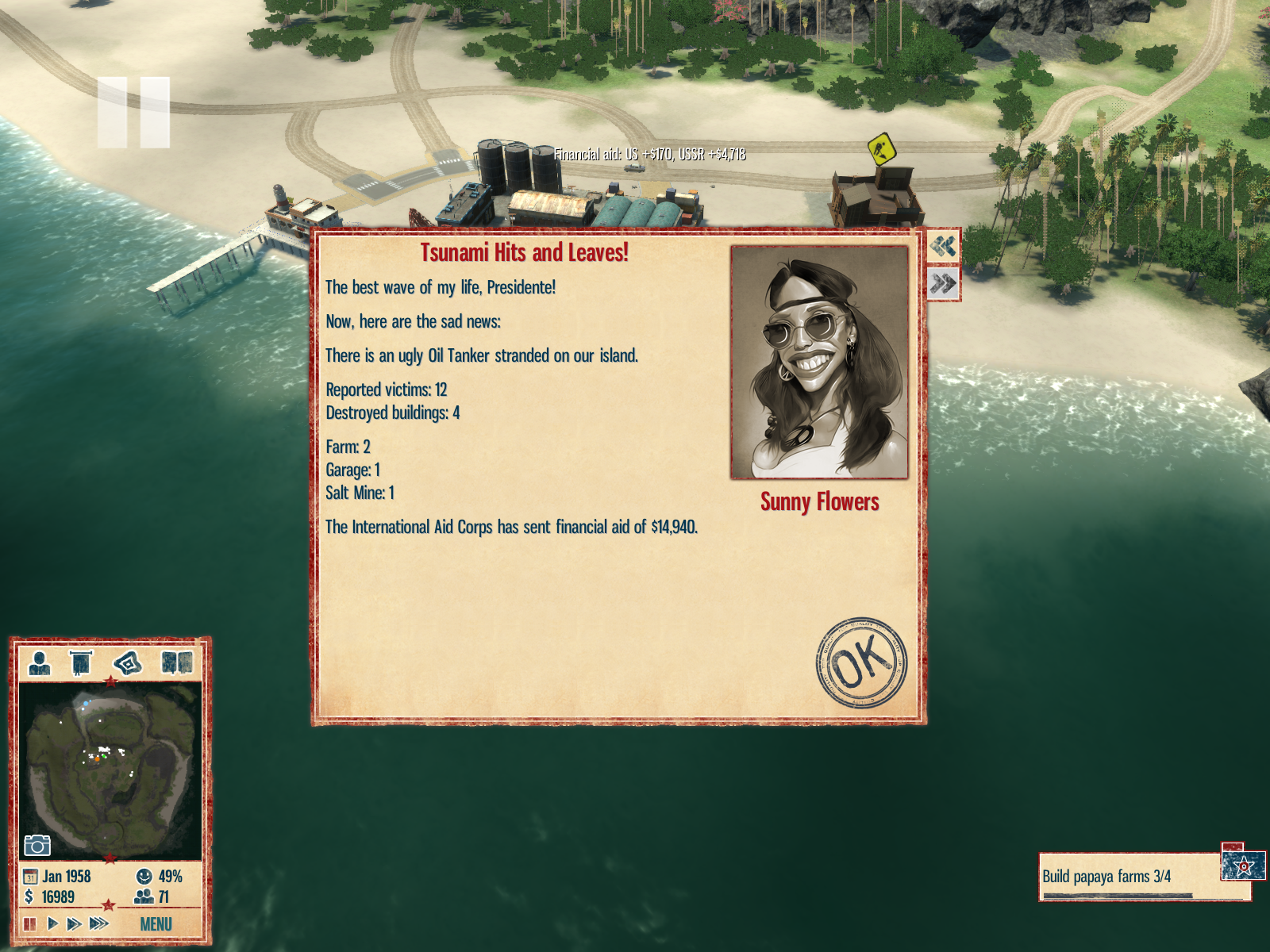Click the greyed double-right arrow next-message button
This screenshot has height=952, width=1270.
pyautogui.click(x=943, y=283)
